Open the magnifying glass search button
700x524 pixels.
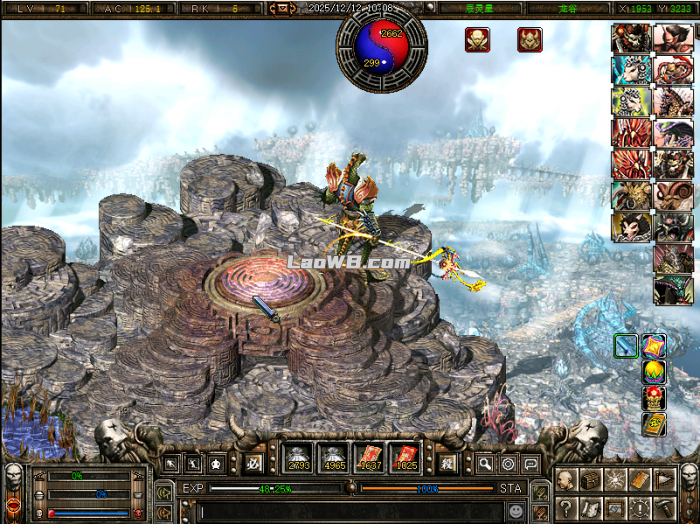pyautogui.click(x=484, y=463)
